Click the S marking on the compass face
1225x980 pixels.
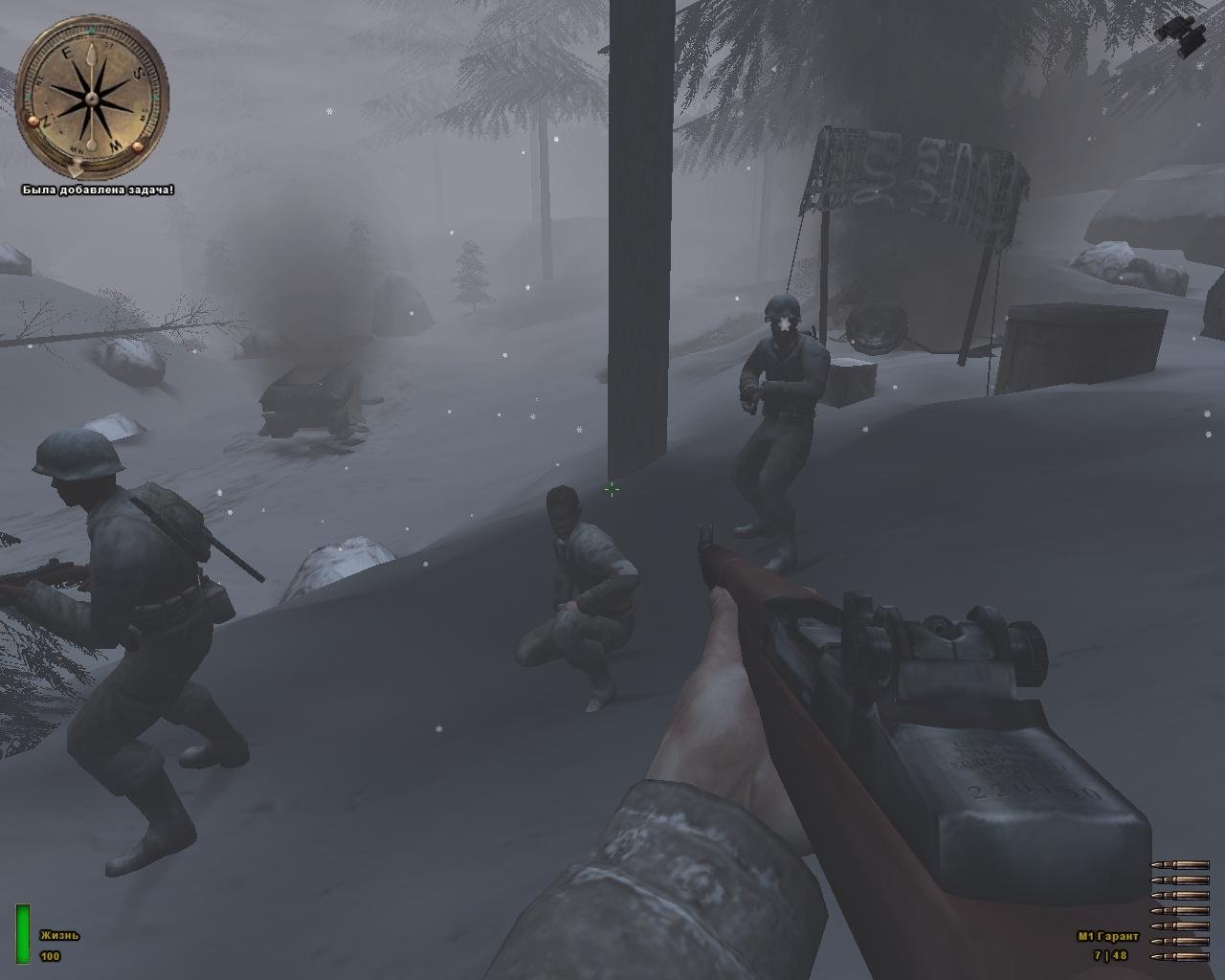[x=139, y=73]
